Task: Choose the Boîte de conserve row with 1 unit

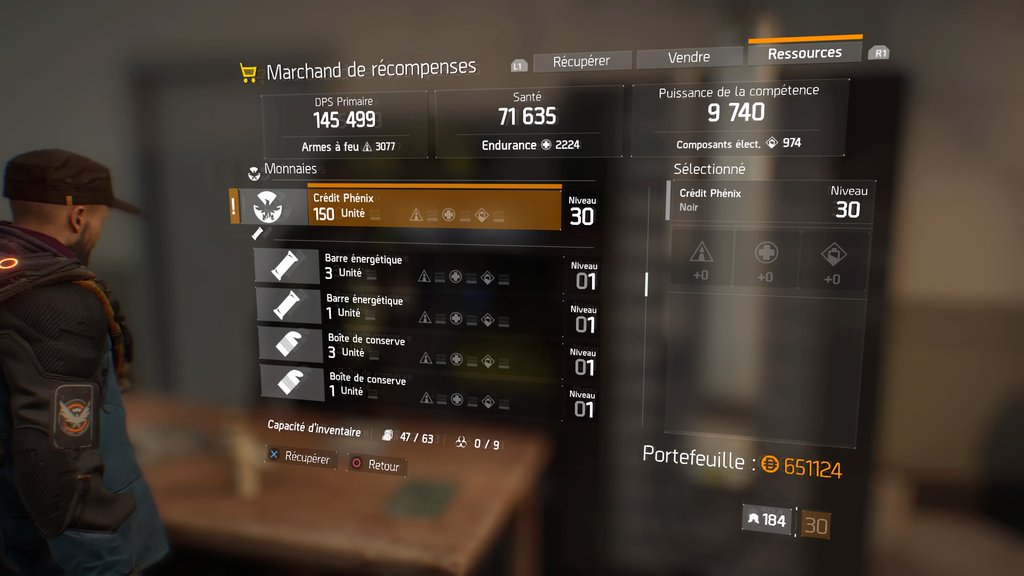Action: [x=420, y=385]
